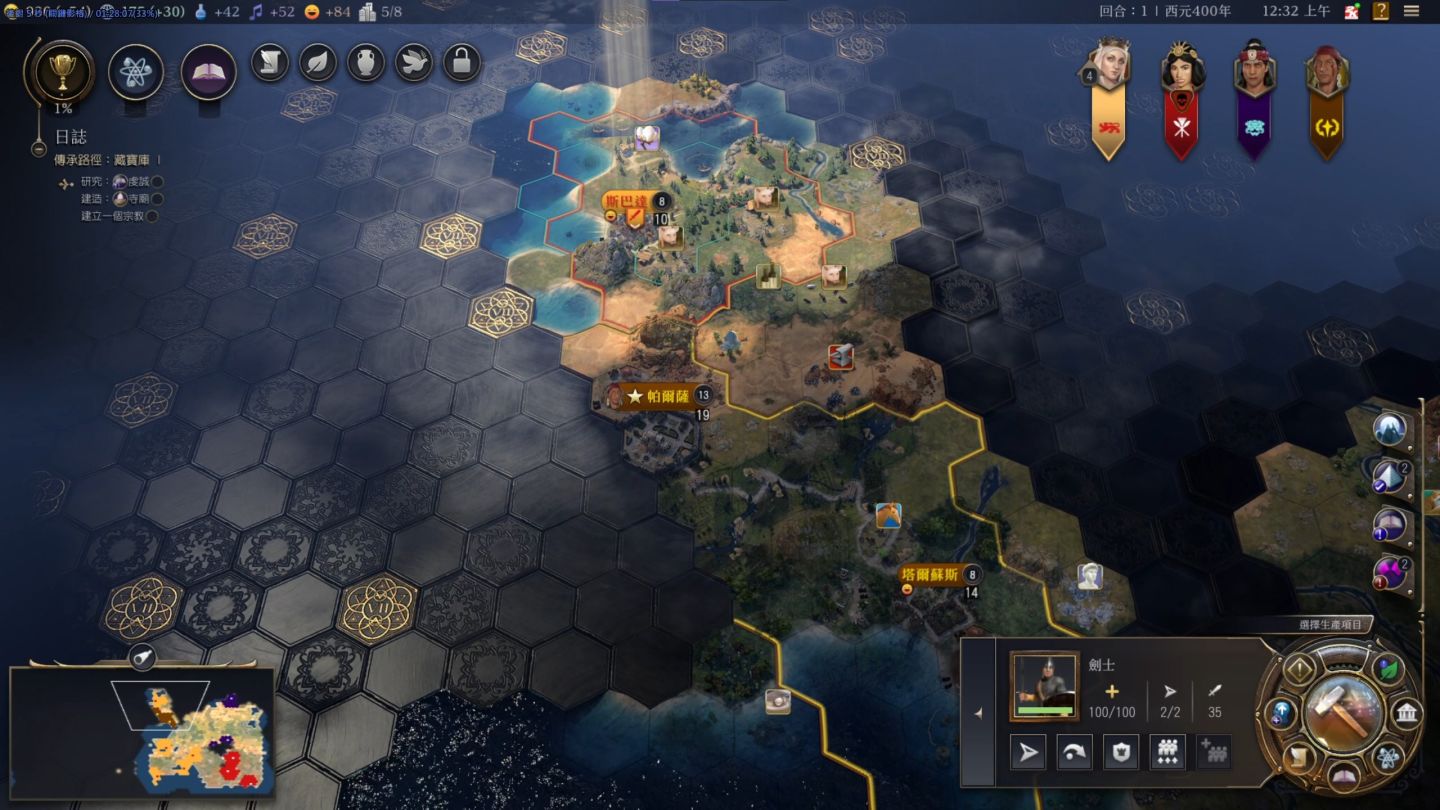The width and height of the screenshot is (1440, 810).
Task: Collapse the 日誌 journal tracker
Action: point(39,149)
